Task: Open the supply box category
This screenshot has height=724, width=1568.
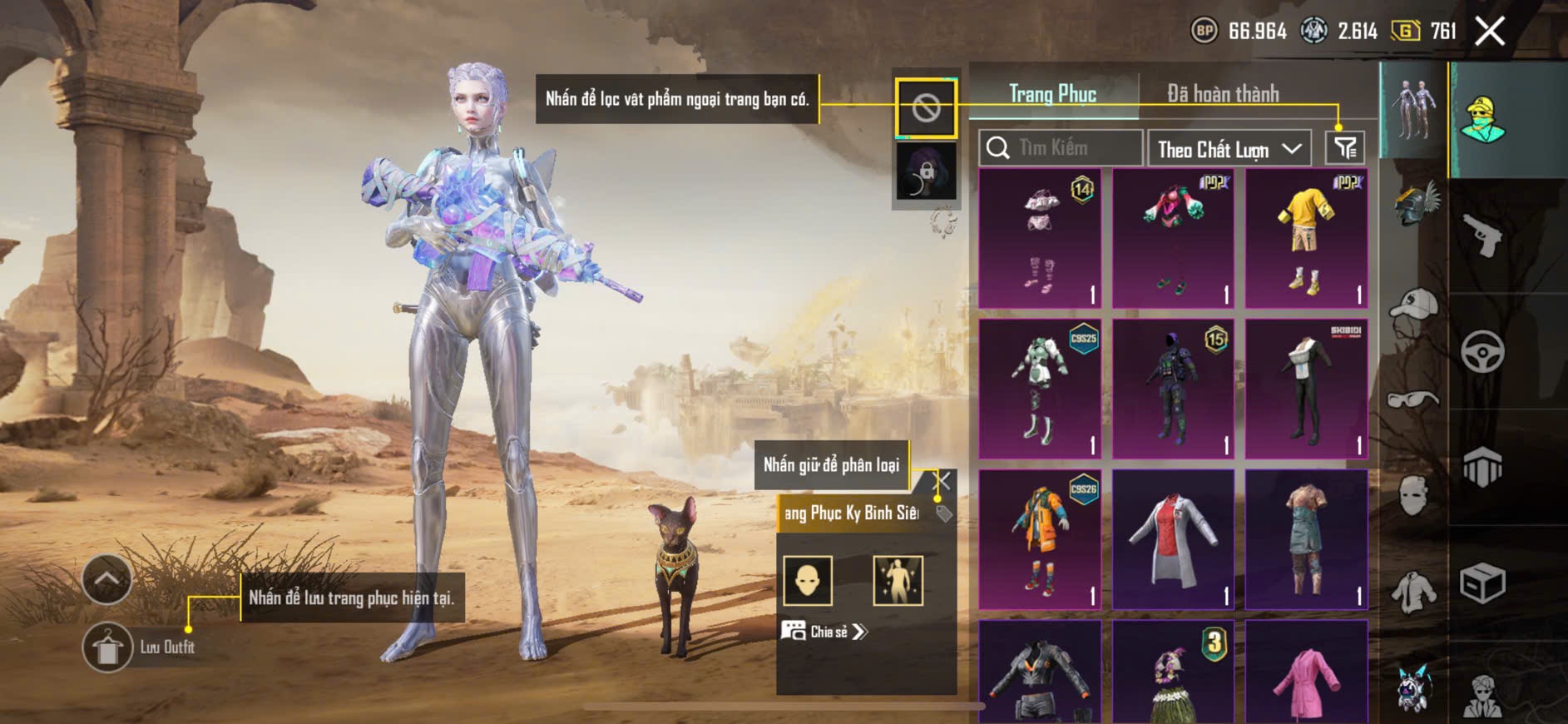Action: [1482, 583]
